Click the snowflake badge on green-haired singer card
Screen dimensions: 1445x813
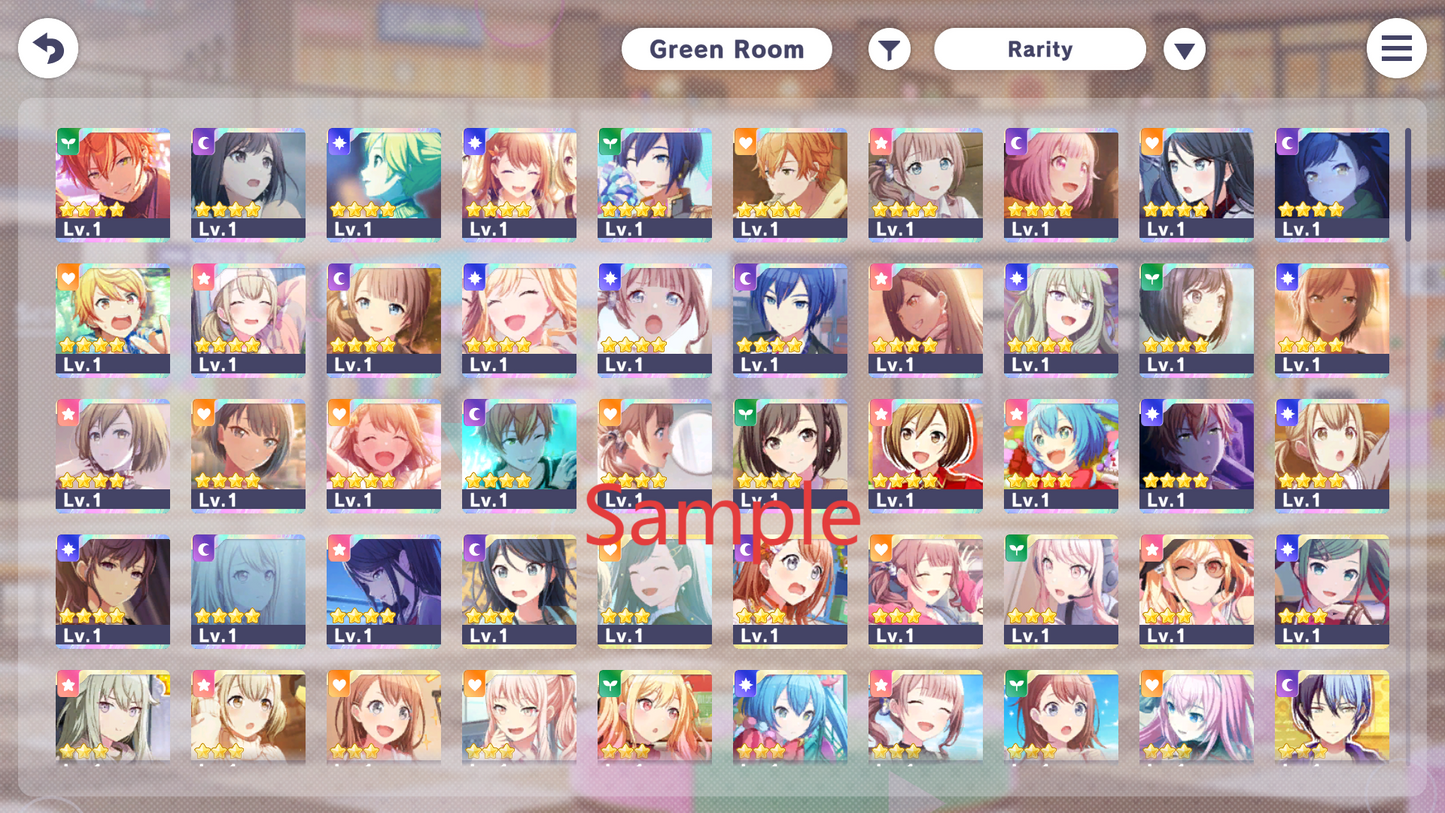click(338, 140)
